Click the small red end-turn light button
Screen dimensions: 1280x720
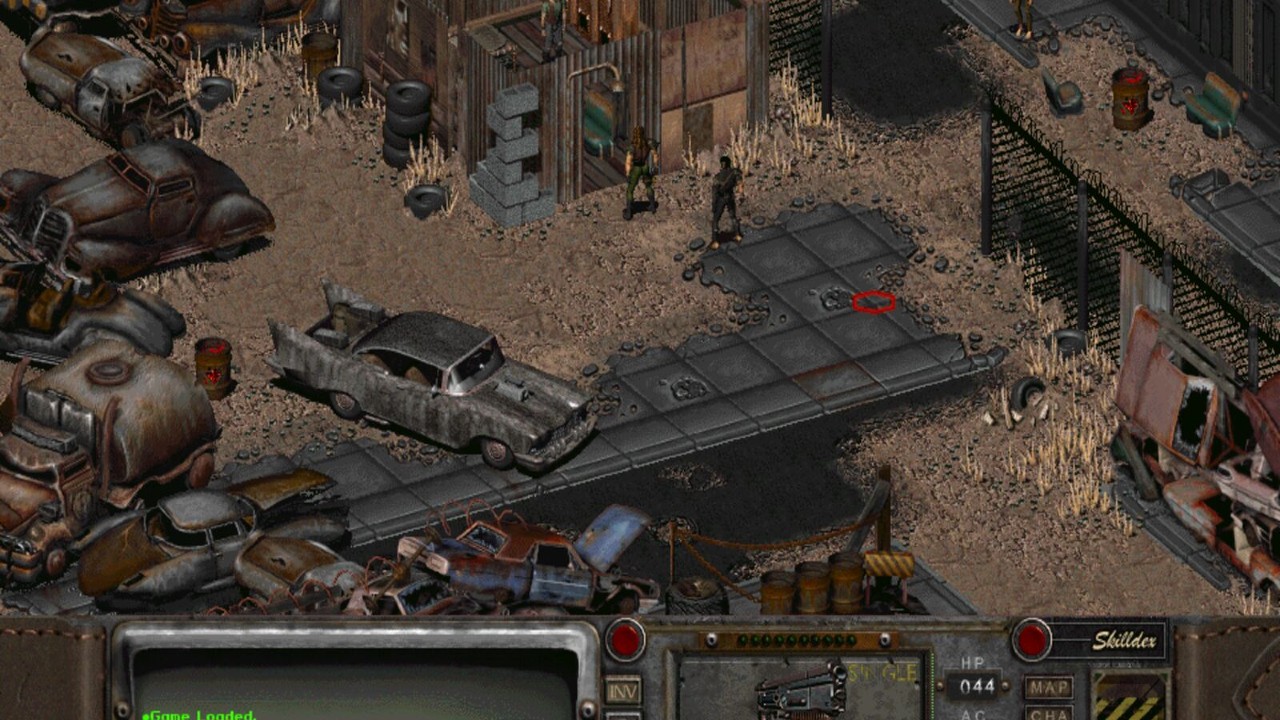tap(1031, 642)
